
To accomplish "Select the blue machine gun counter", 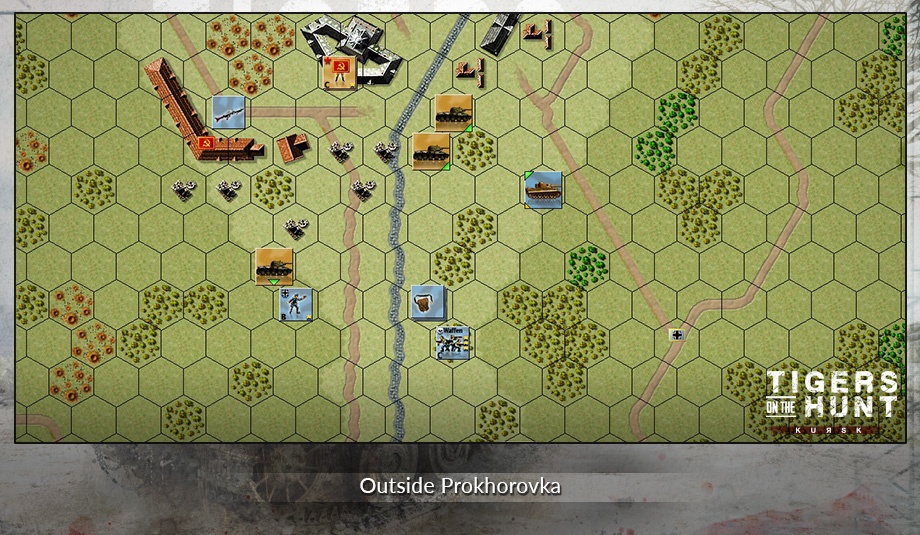I will click(229, 112).
